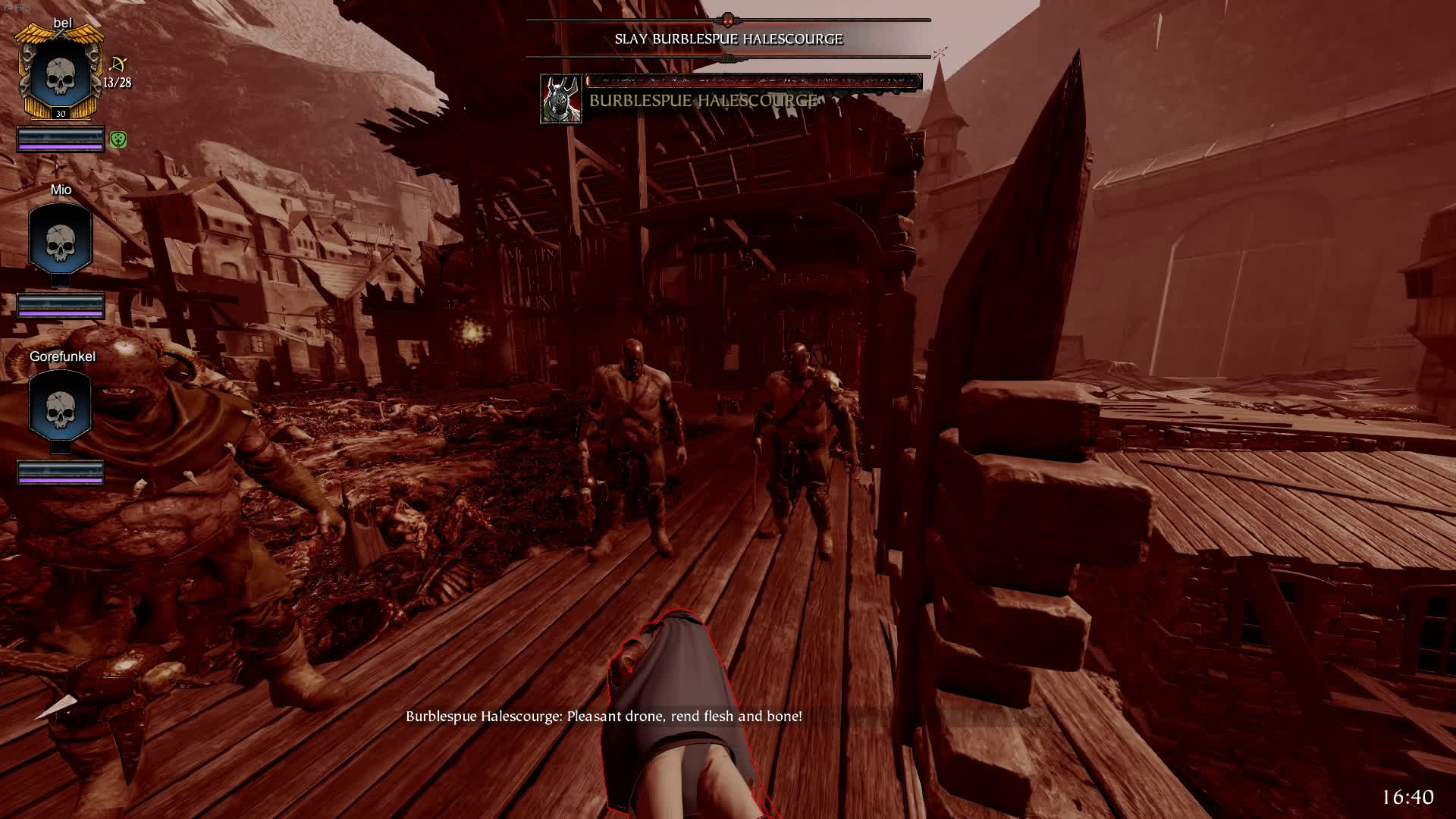This screenshot has height=819, width=1456.
Task: Click the Burblespue Halescourge boss portrait
Action: [x=560, y=99]
